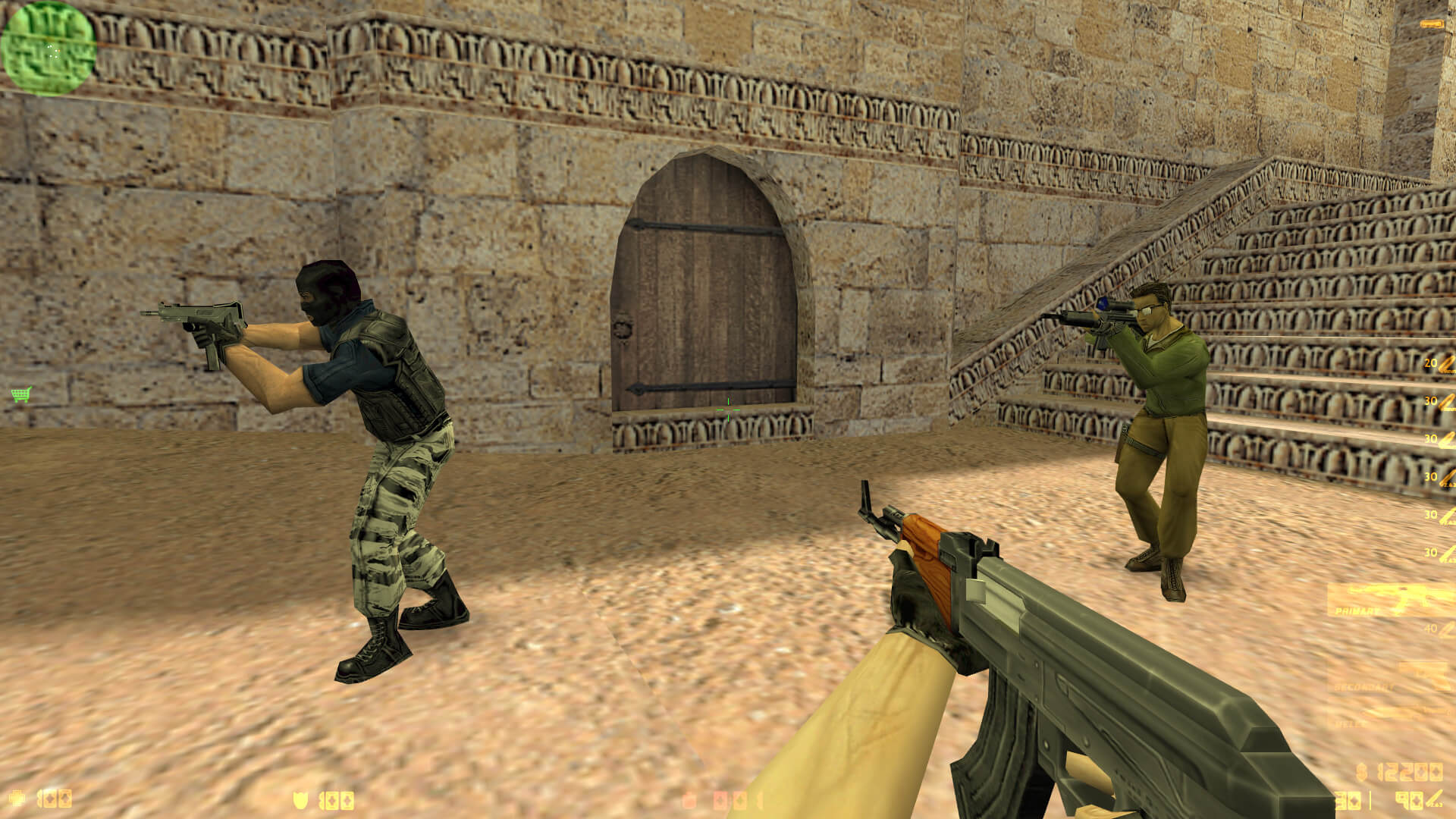Click the flashlight icon
The image size is (1456, 819).
1432,25
